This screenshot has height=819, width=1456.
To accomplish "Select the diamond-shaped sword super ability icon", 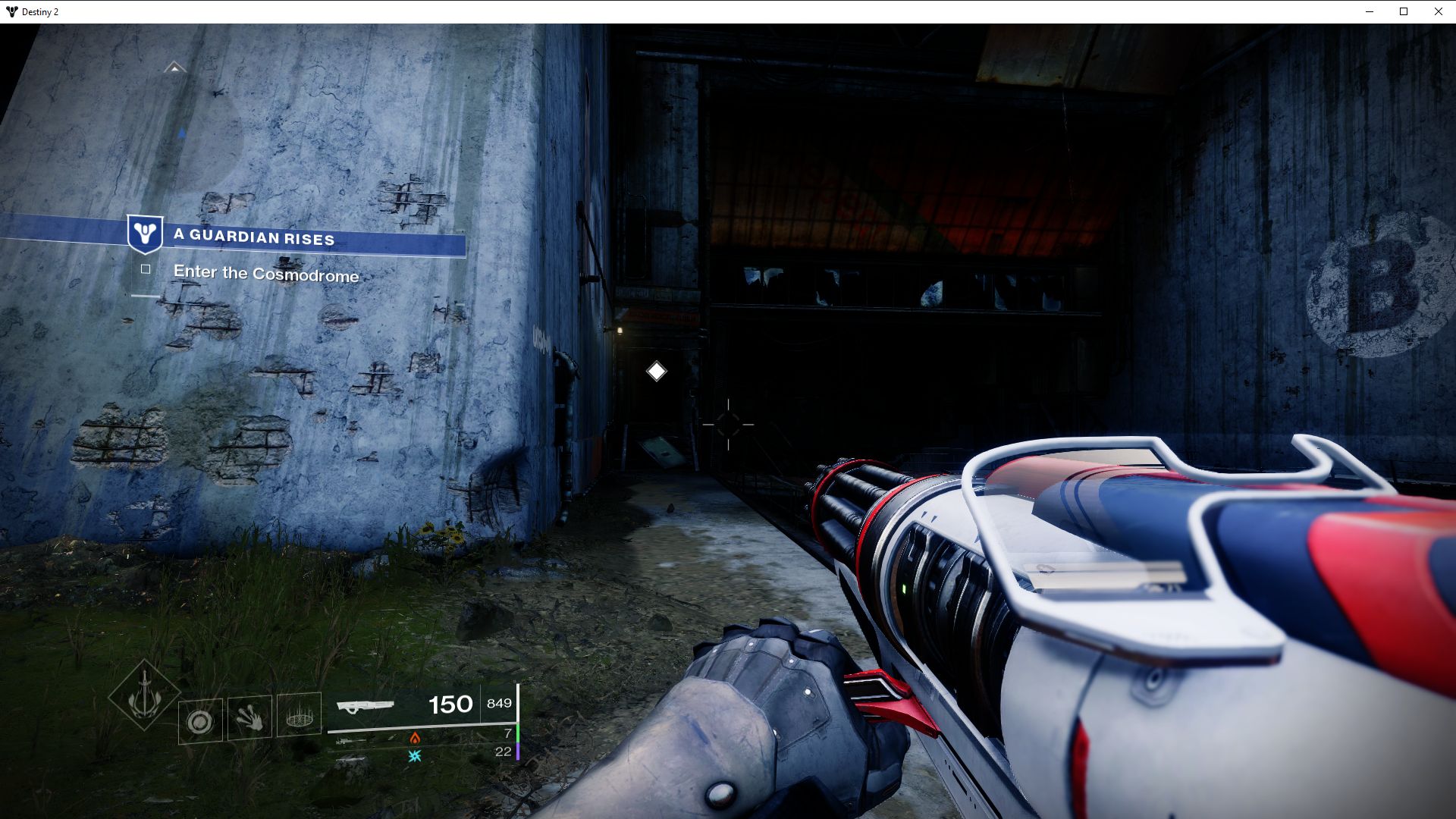I will (144, 696).
